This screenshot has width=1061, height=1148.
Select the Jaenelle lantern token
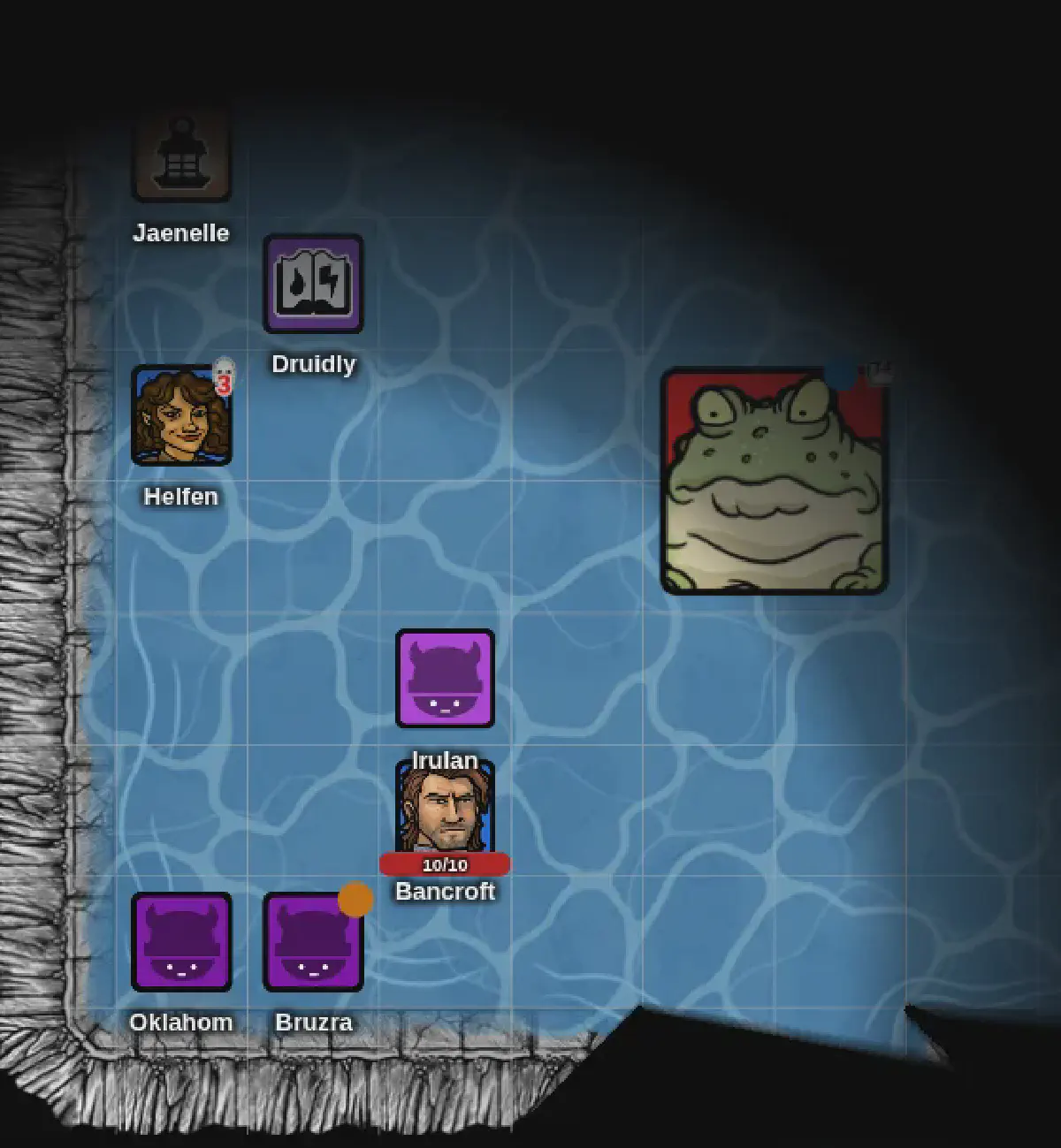(181, 153)
